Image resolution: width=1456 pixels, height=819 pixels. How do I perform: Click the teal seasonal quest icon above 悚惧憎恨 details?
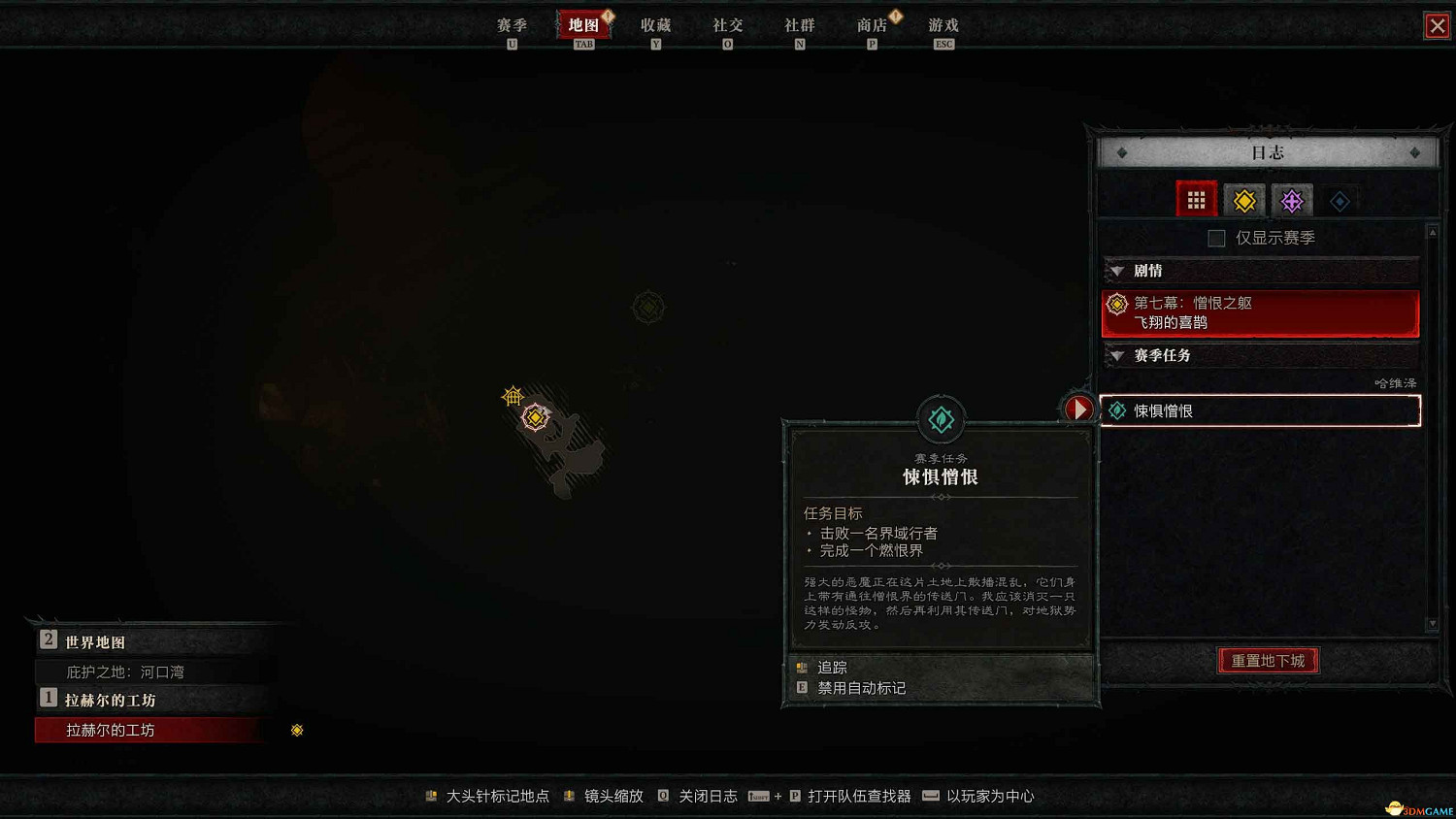940,418
